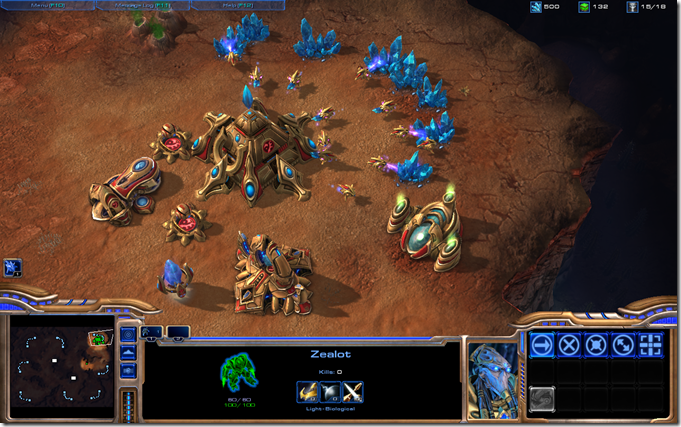Open the Message Log button

pos(141,7)
